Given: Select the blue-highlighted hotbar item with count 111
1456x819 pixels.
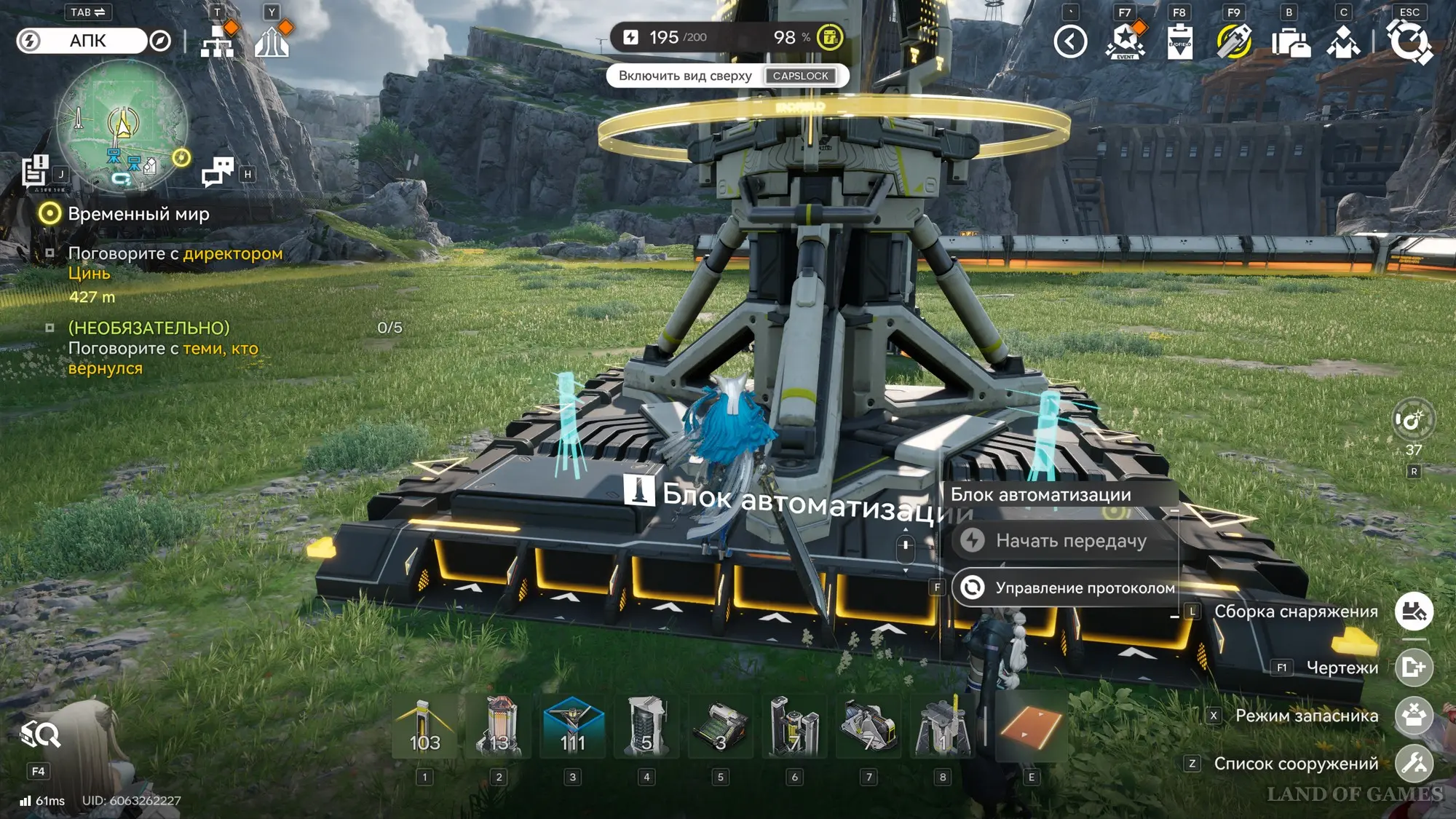Looking at the screenshot, I should tap(573, 727).
